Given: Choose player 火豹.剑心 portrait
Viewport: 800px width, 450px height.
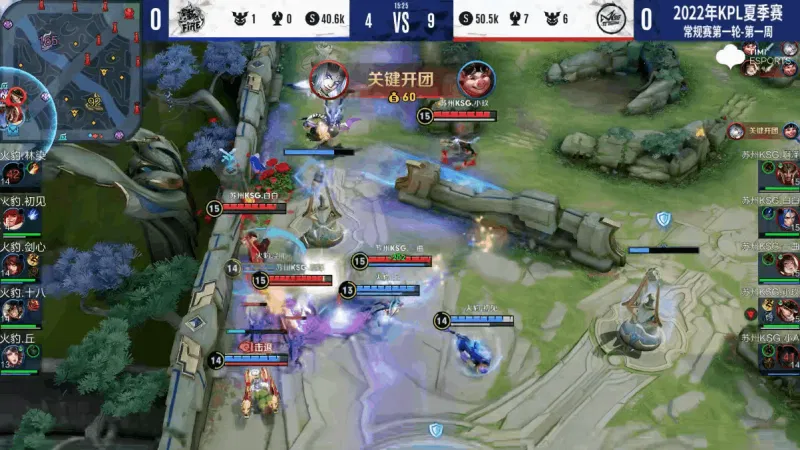Looking at the screenshot, I should pos(13,266).
